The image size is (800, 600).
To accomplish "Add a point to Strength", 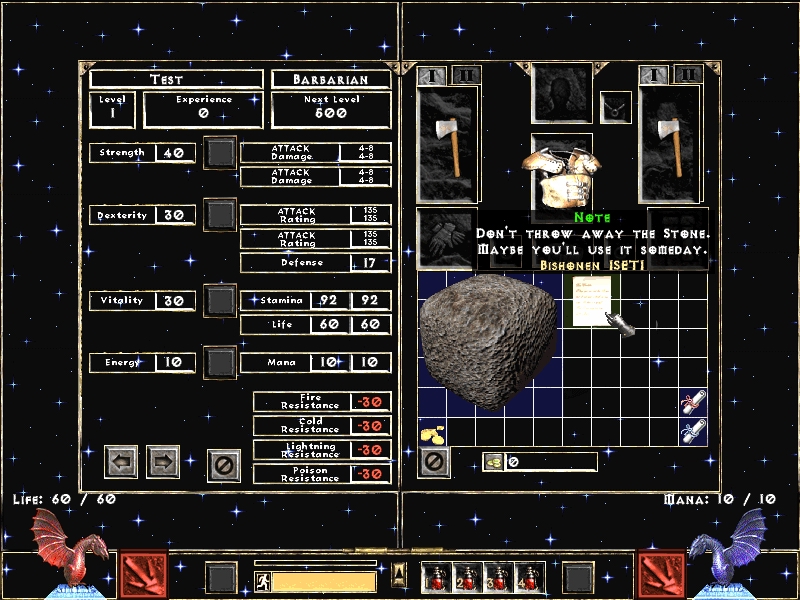I will click(221, 153).
